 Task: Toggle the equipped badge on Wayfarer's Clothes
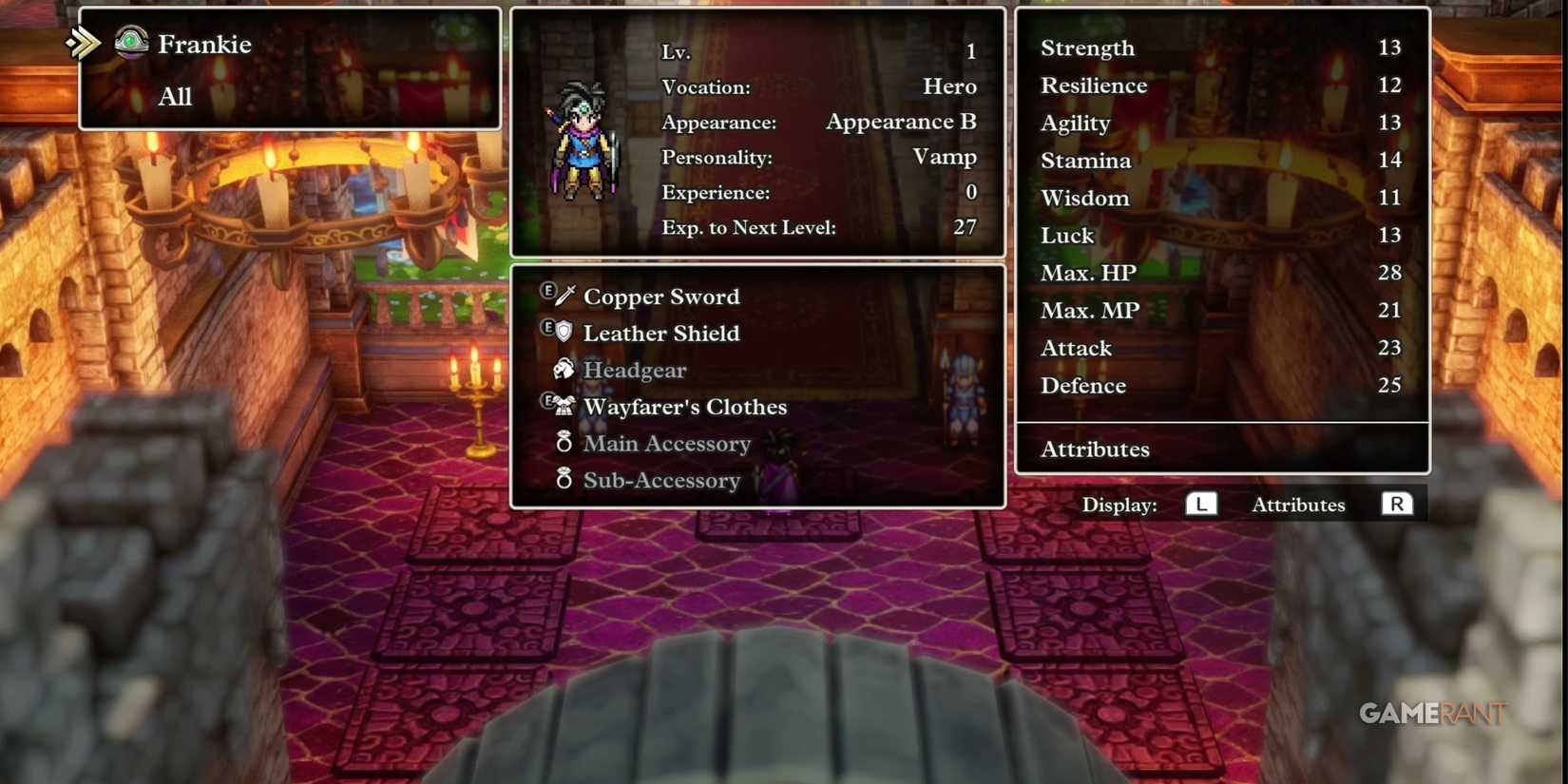[x=549, y=402]
